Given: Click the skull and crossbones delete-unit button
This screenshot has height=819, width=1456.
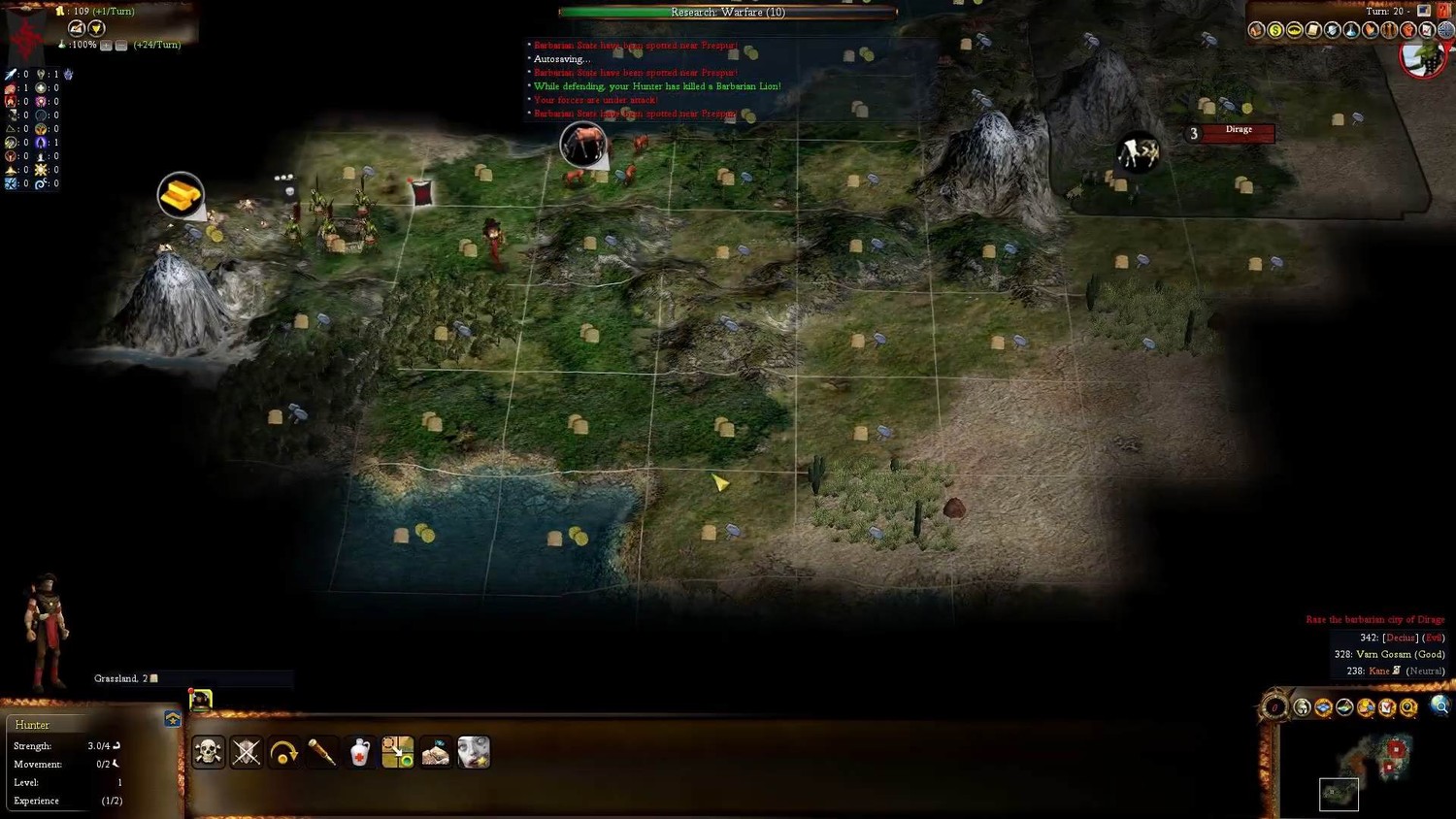Looking at the screenshot, I should 208,752.
